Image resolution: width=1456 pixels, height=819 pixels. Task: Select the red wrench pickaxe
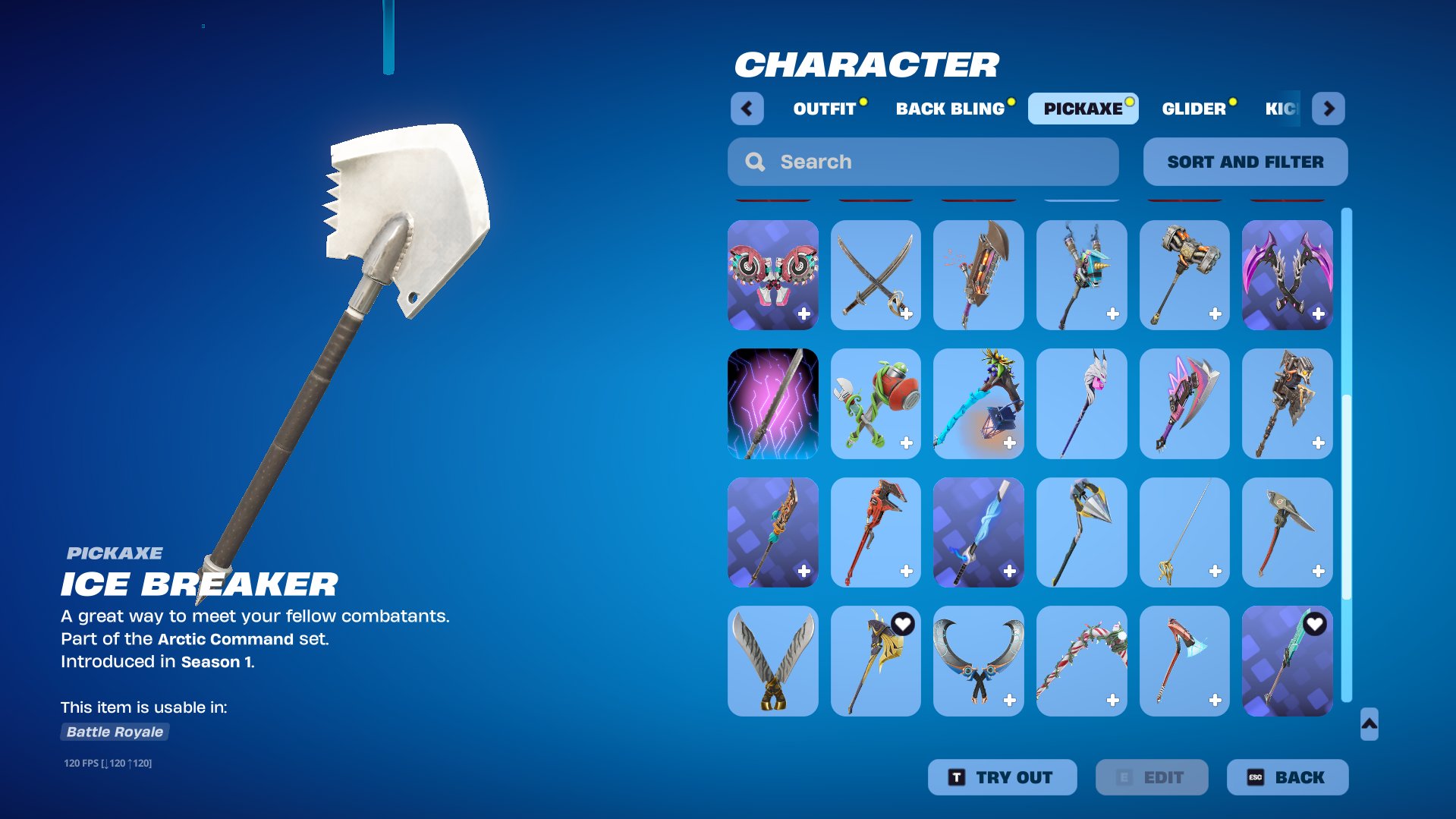tap(876, 532)
